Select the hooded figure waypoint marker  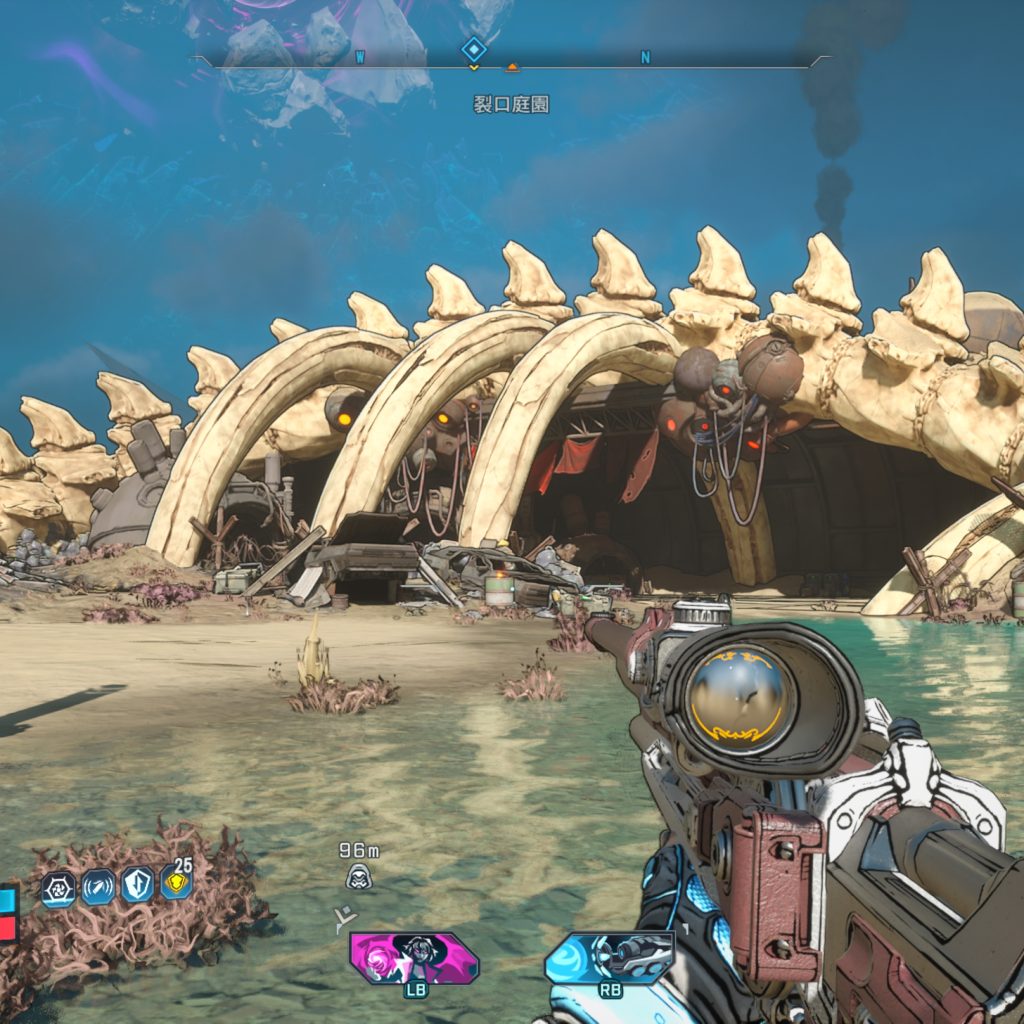(357, 877)
